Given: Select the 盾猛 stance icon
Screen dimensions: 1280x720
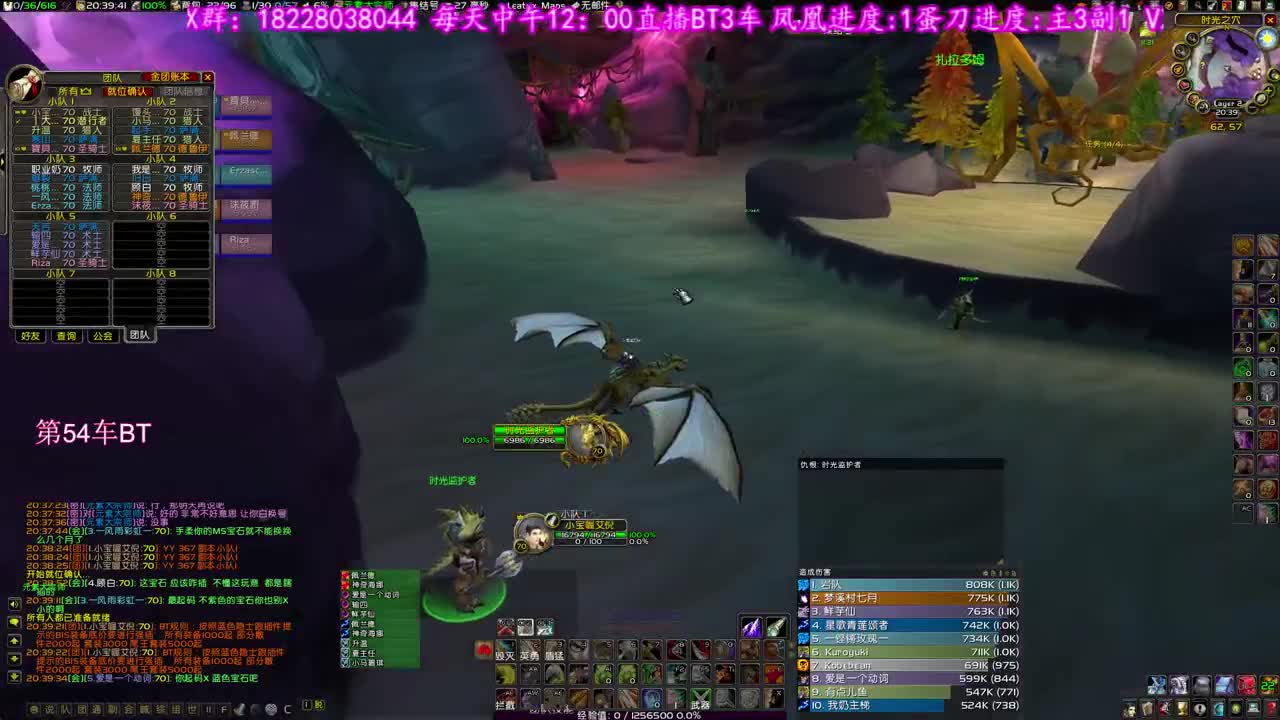Looking at the screenshot, I should coord(554,651).
